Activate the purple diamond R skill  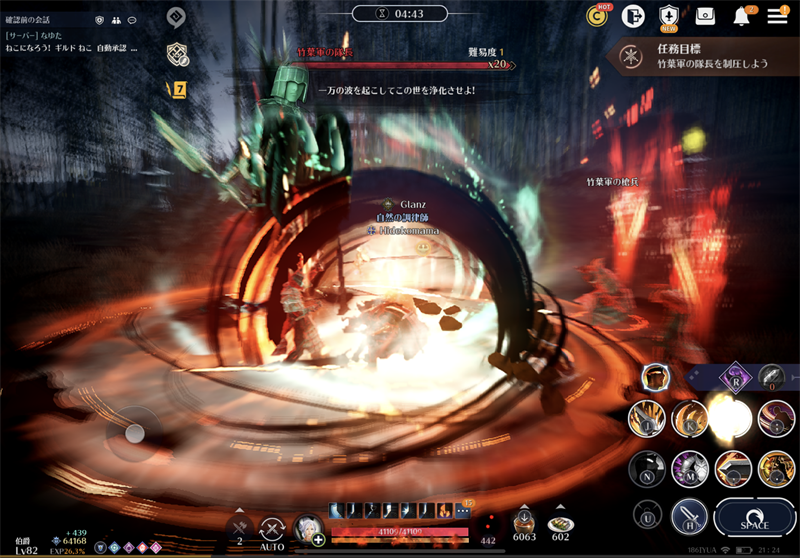point(736,378)
